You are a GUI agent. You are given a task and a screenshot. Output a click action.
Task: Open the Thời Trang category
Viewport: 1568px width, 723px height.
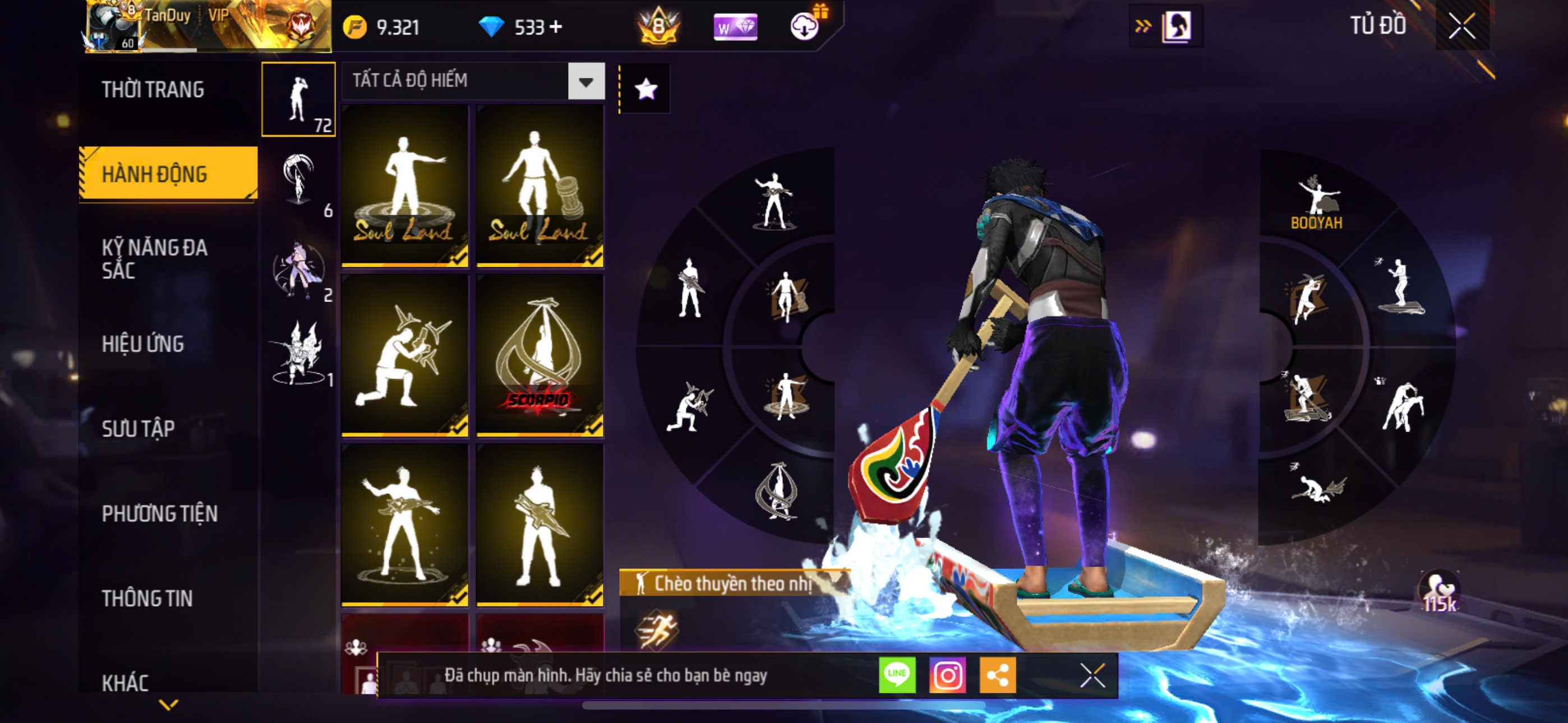tap(153, 90)
